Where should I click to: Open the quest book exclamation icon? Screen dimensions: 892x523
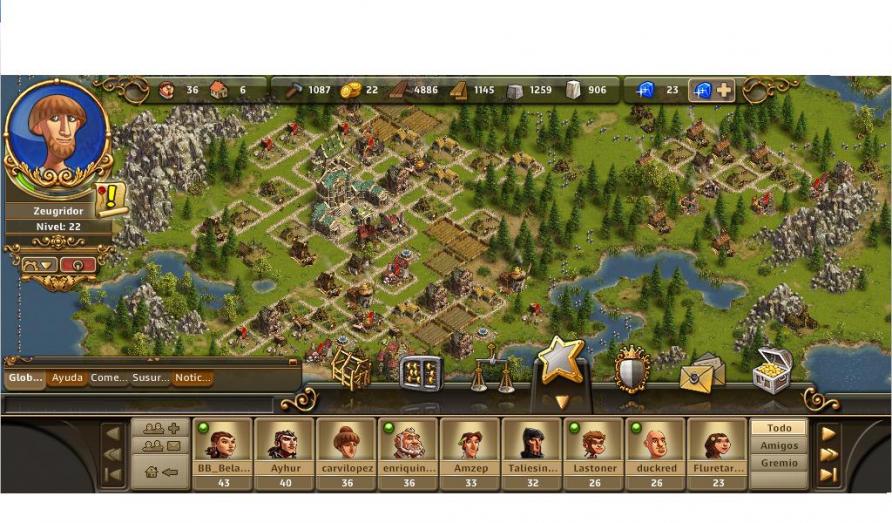click(x=110, y=199)
